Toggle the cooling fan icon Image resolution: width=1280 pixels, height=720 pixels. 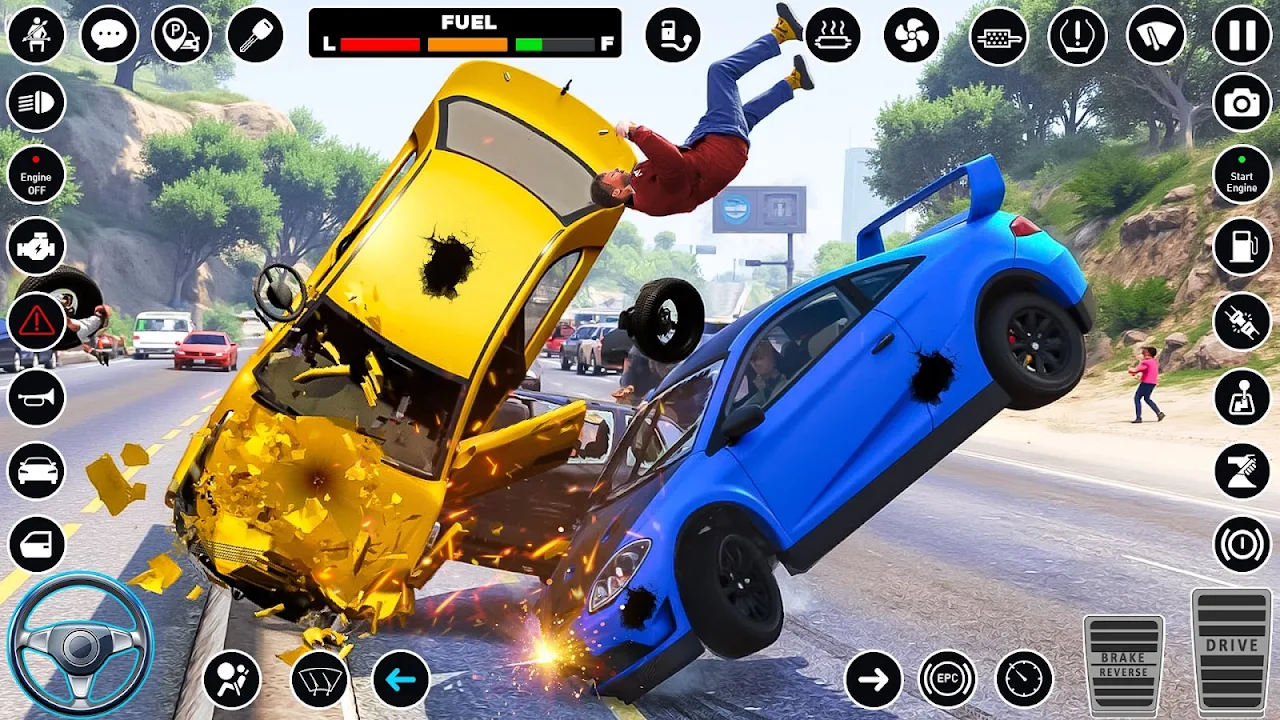(x=911, y=35)
